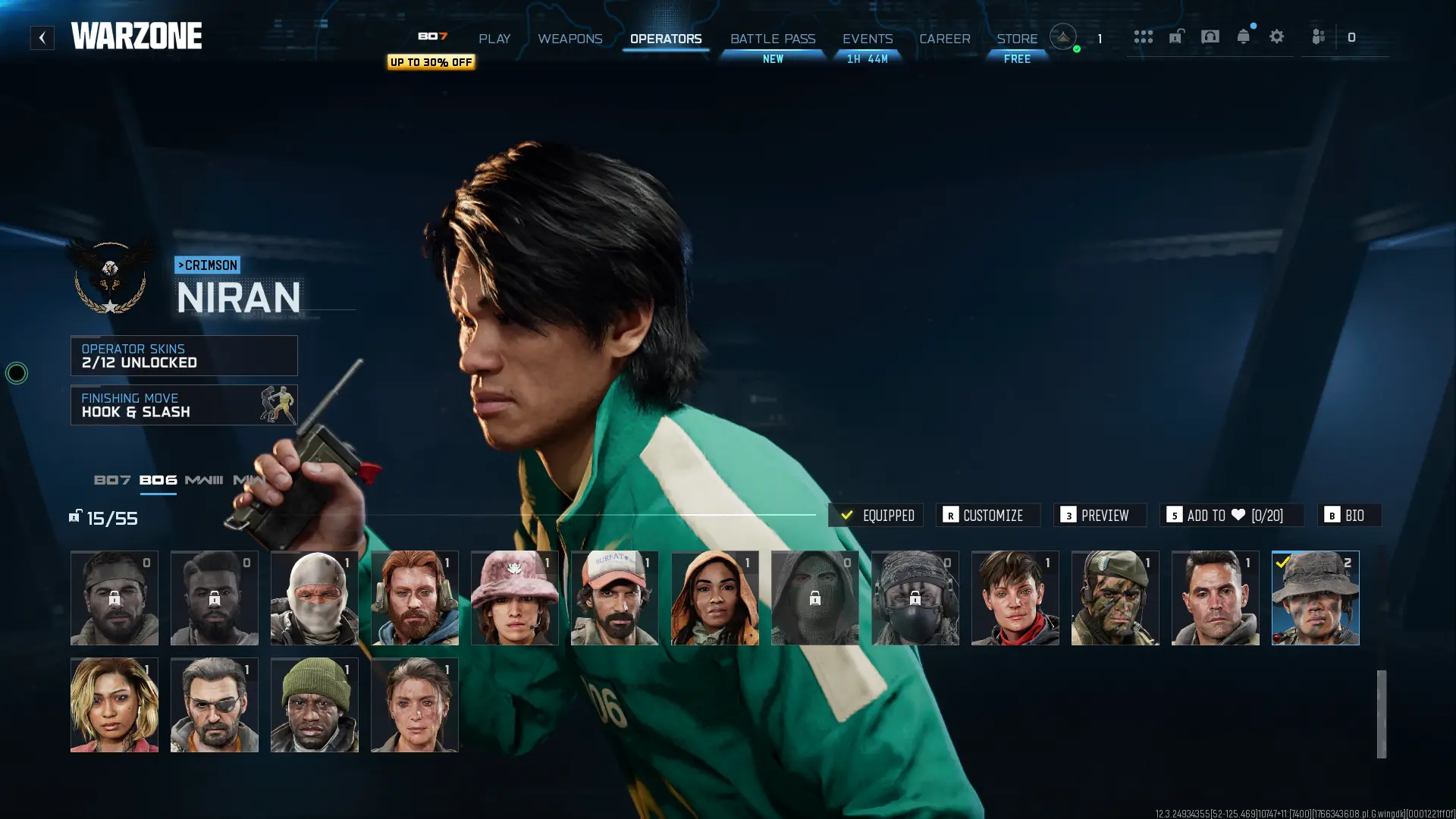The width and height of the screenshot is (1456, 819).
Task: Open the social party icon showing 0
Action: (1319, 36)
